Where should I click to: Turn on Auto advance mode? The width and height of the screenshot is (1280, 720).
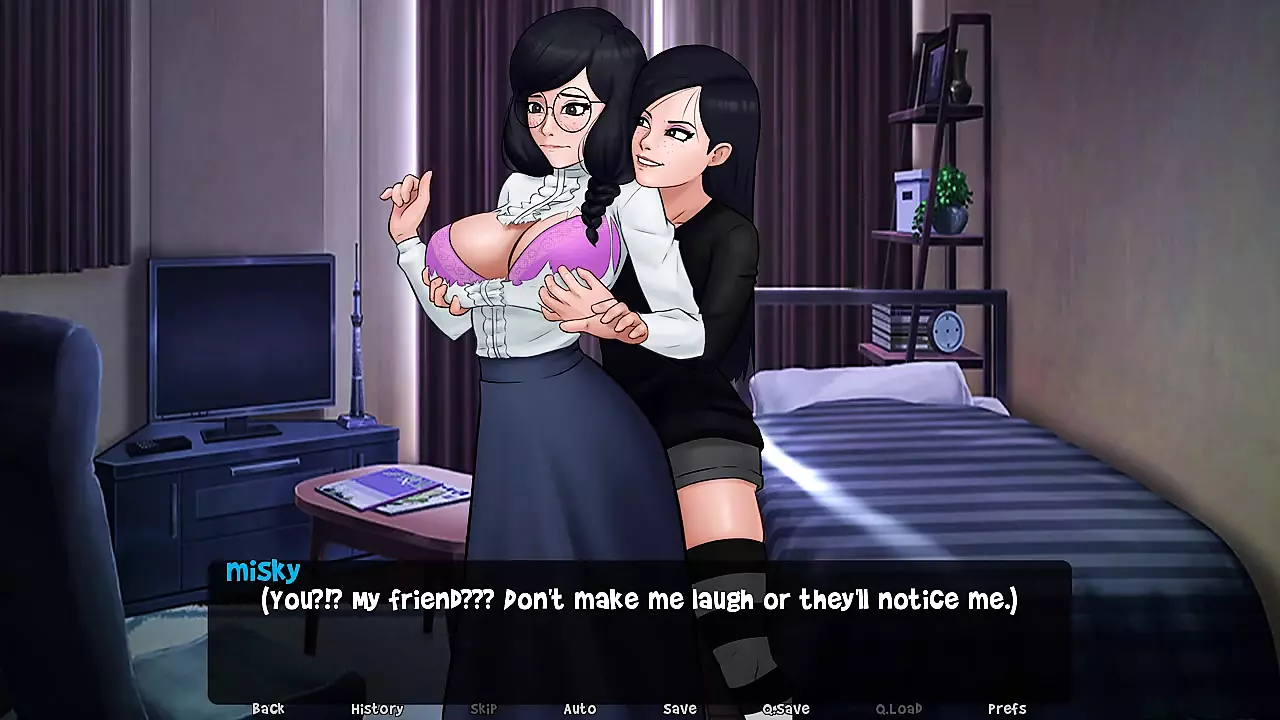click(x=580, y=708)
